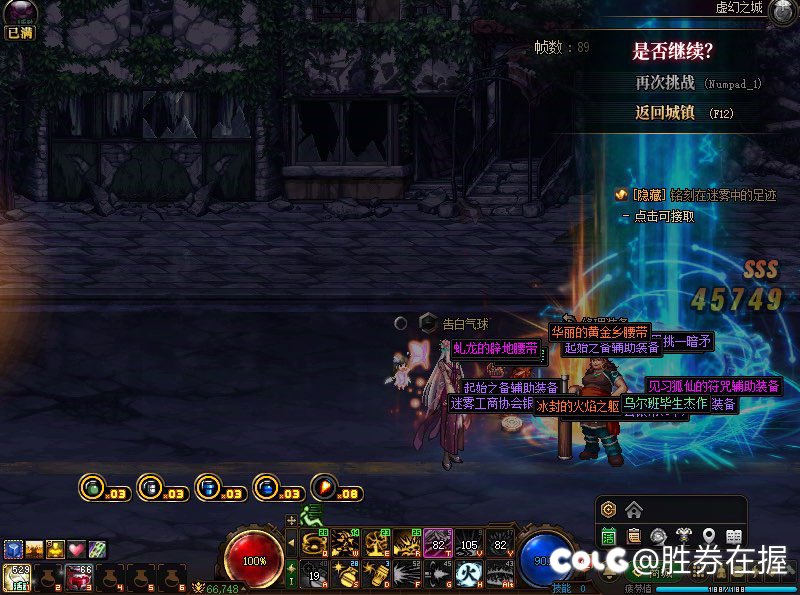Open the gold coin shop icon

607,510
